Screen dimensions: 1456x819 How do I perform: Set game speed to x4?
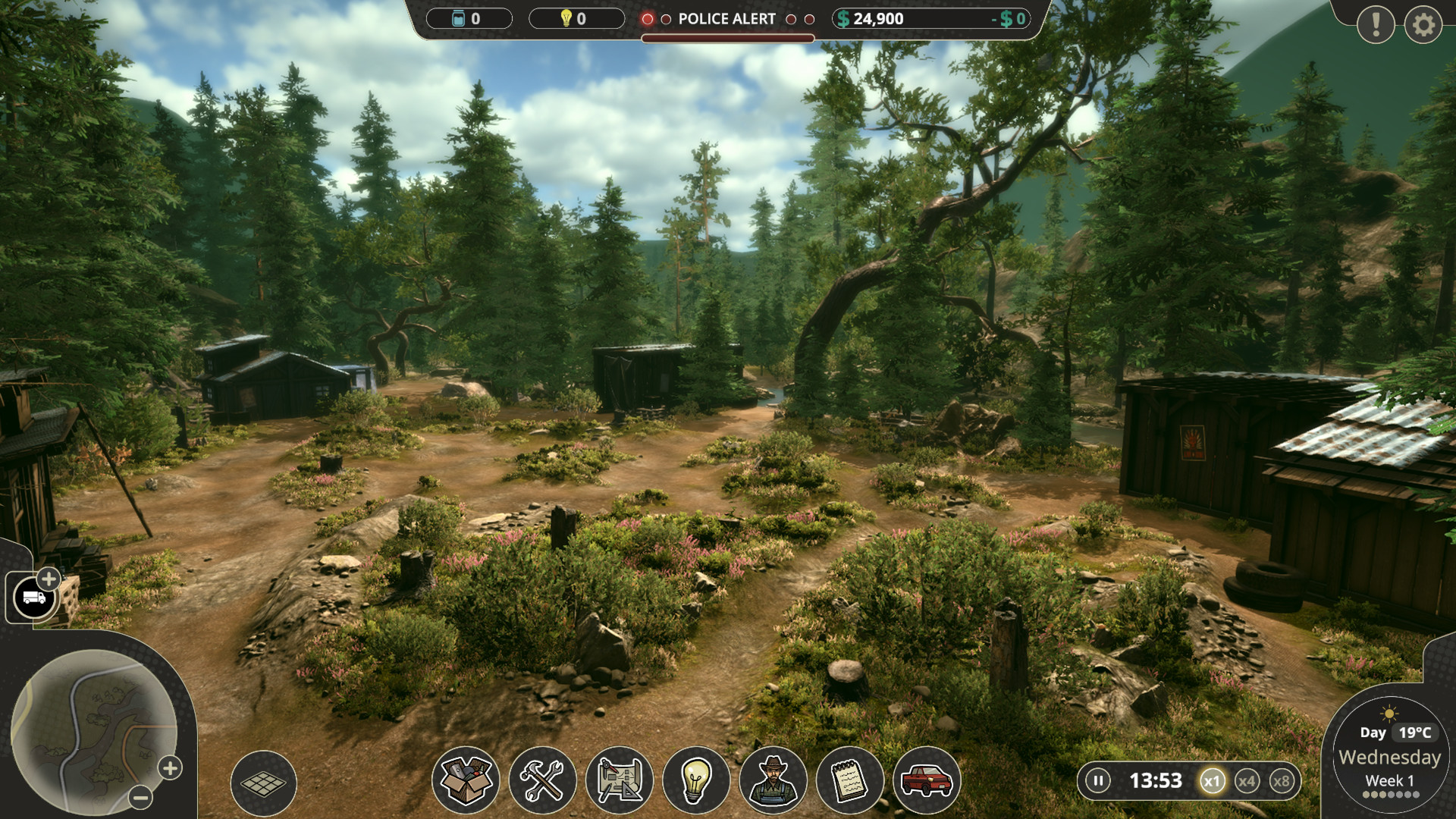(1247, 781)
